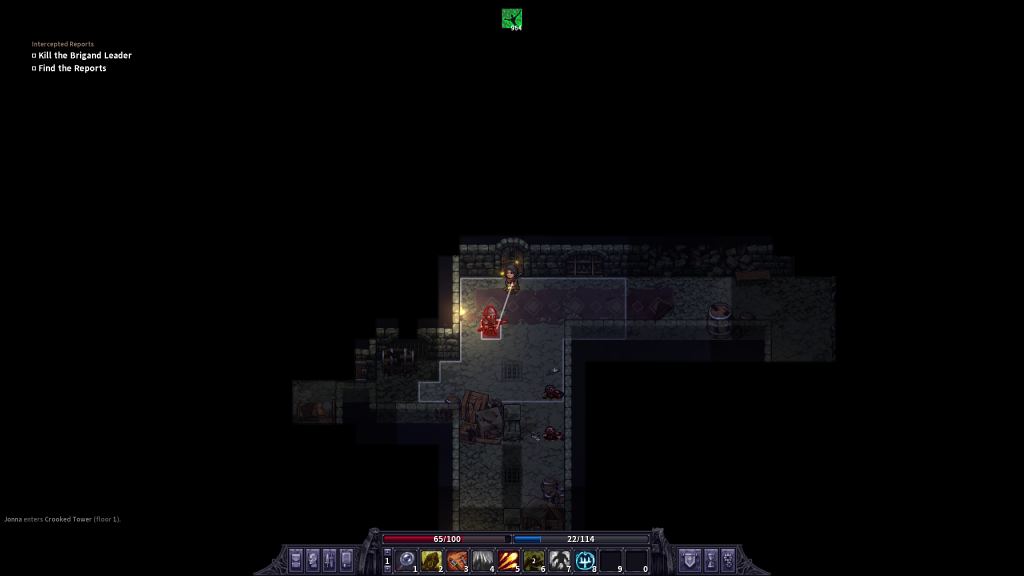Open the journal scroll button
The height and width of the screenshot is (576, 1024).
click(x=347, y=559)
